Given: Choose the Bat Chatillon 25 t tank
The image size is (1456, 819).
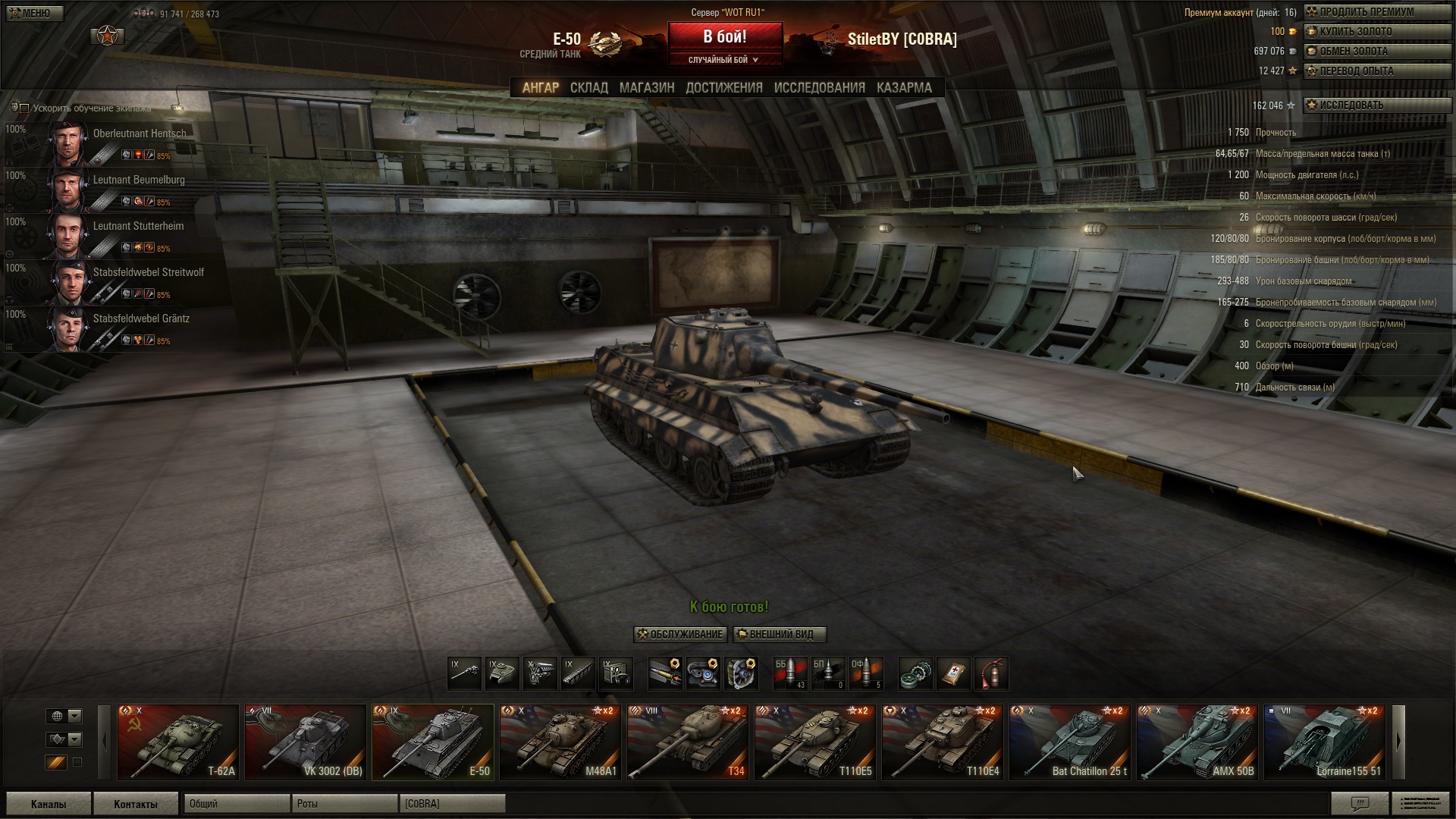Looking at the screenshot, I should click(x=1070, y=742).
